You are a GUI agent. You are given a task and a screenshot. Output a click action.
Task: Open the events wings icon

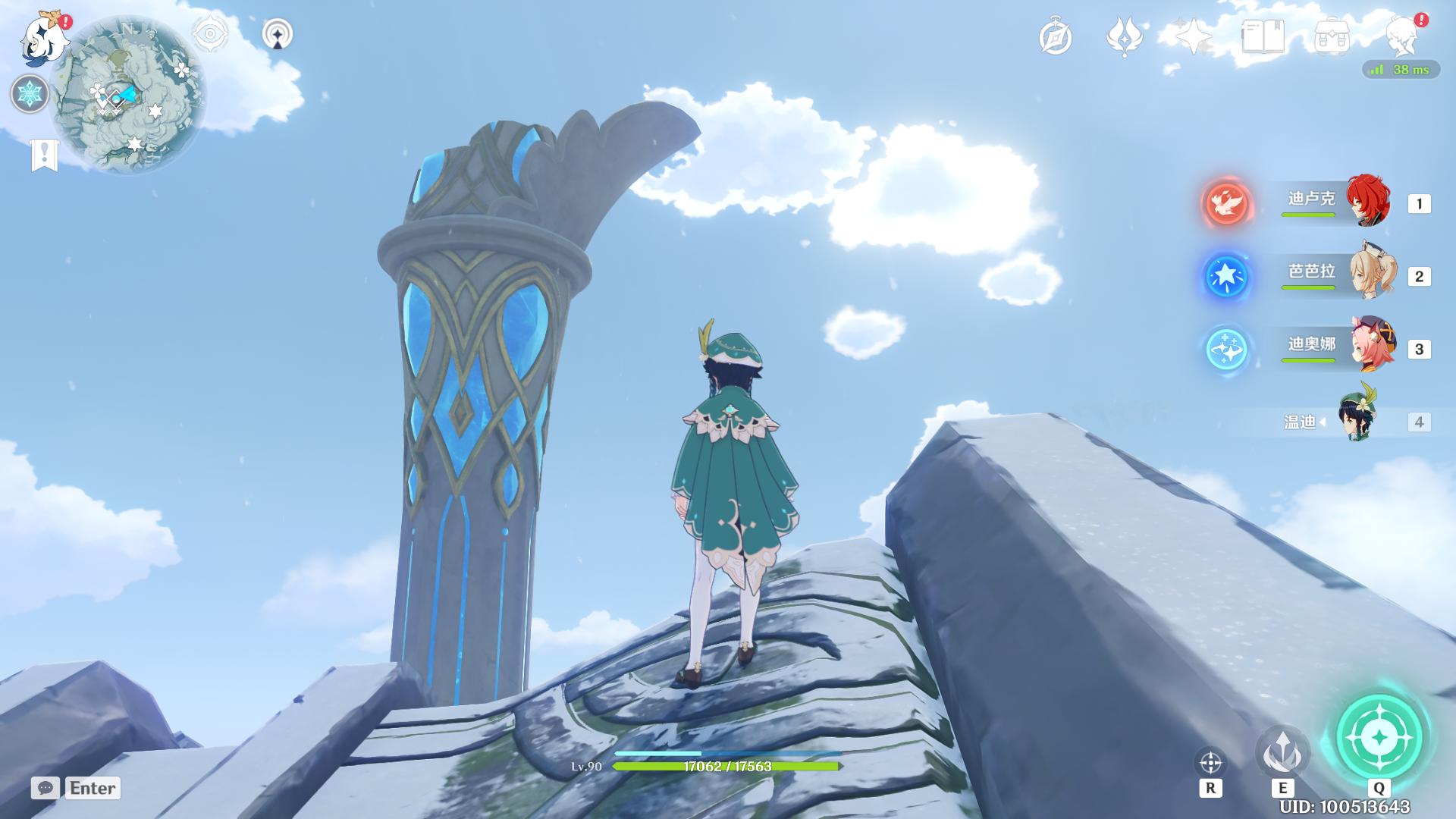[x=1125, y=36]
